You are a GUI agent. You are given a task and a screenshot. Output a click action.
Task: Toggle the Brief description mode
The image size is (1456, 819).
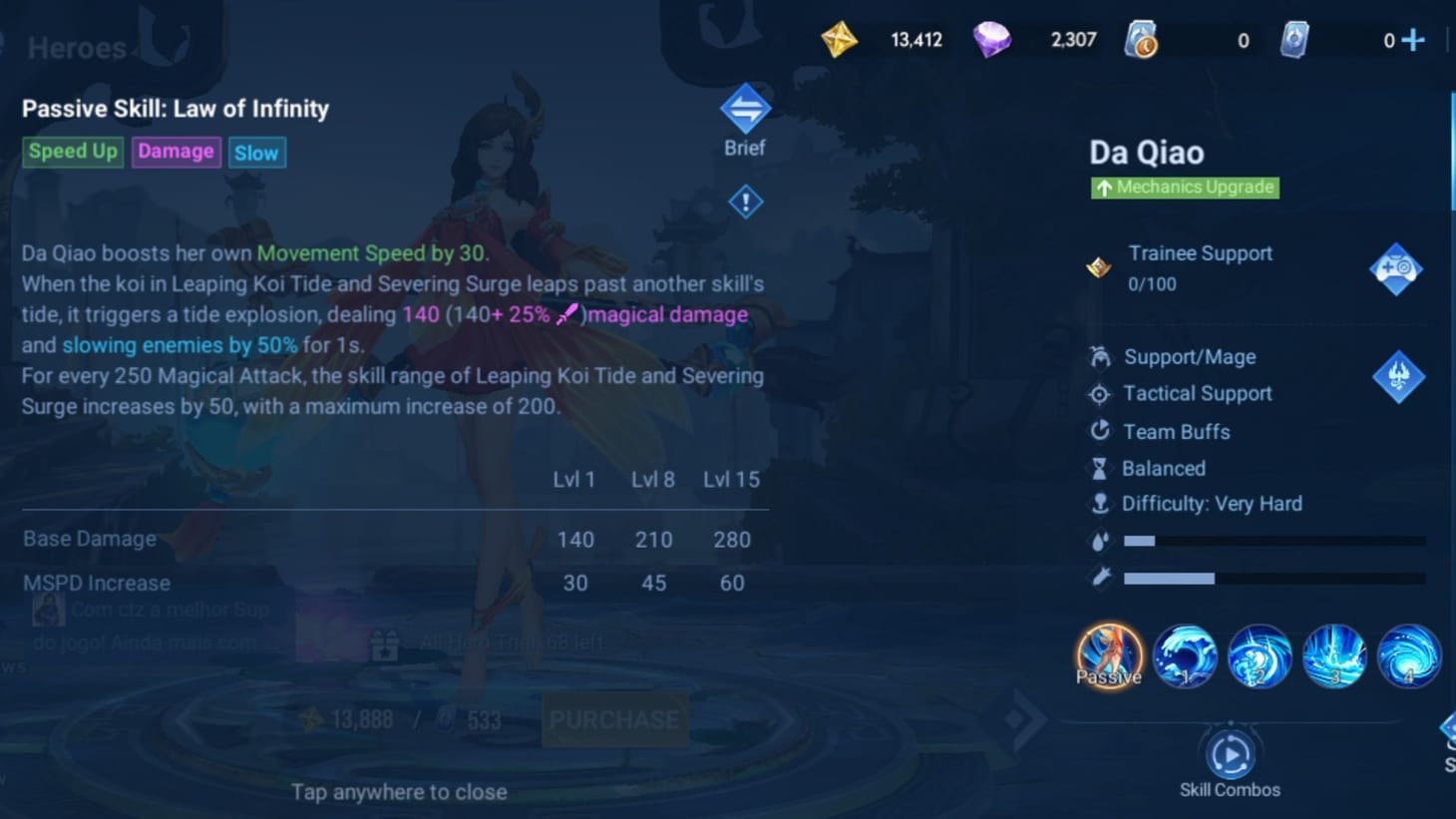pyautogui.click(x=745, y=110)
